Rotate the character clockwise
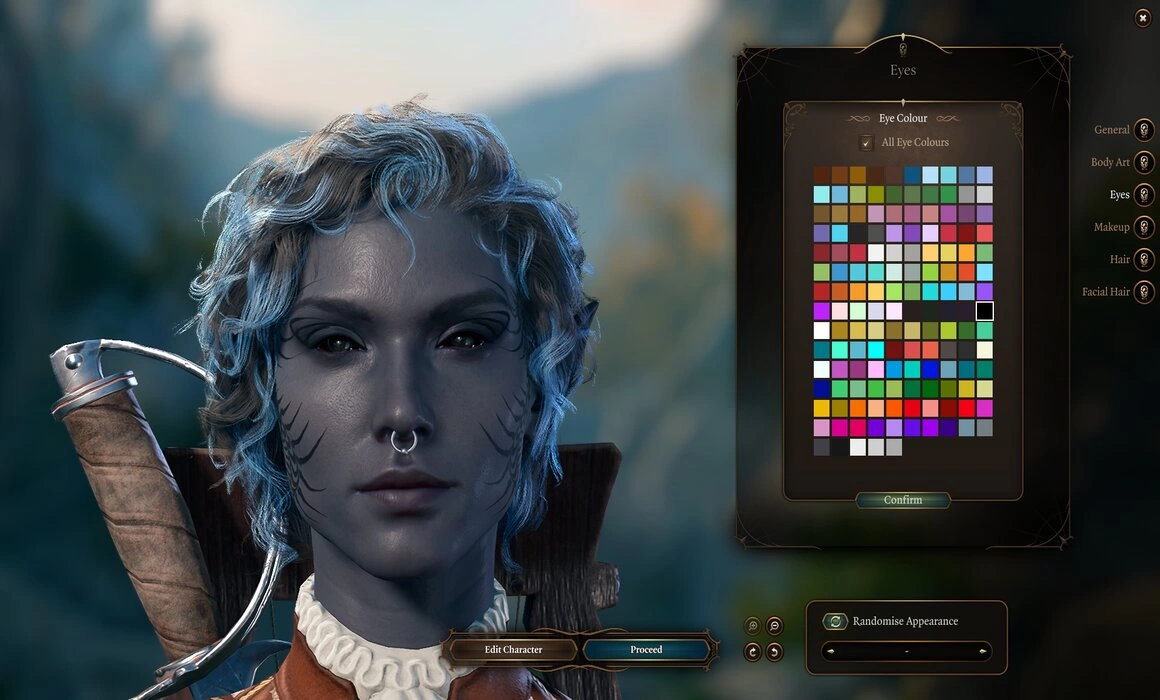1160x700 pixels. [753, 652]
